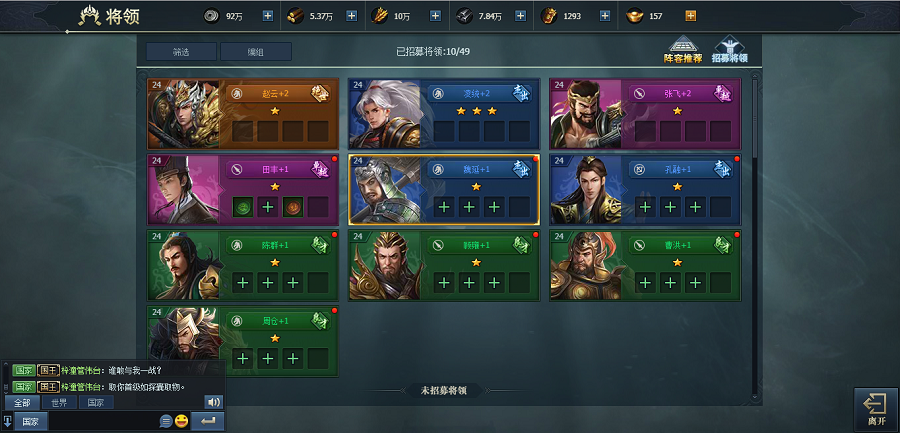Viewport: 900px width, 433px height.
Task: Select the 张飞+2 general card
Action: click(x=645, y=113)
